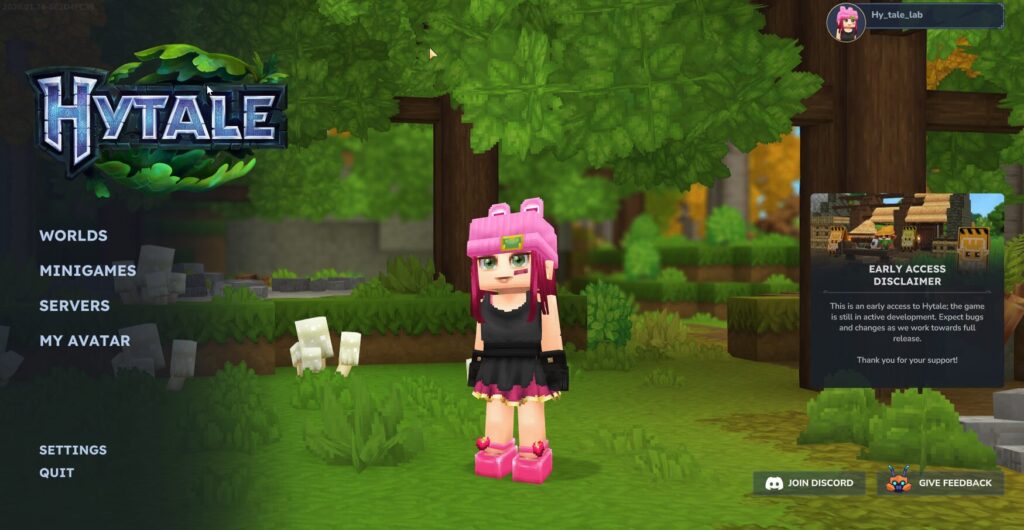Open the Worlds menu
The height and width of the screenshot is (530, 1024).
[x=73, y=236]
